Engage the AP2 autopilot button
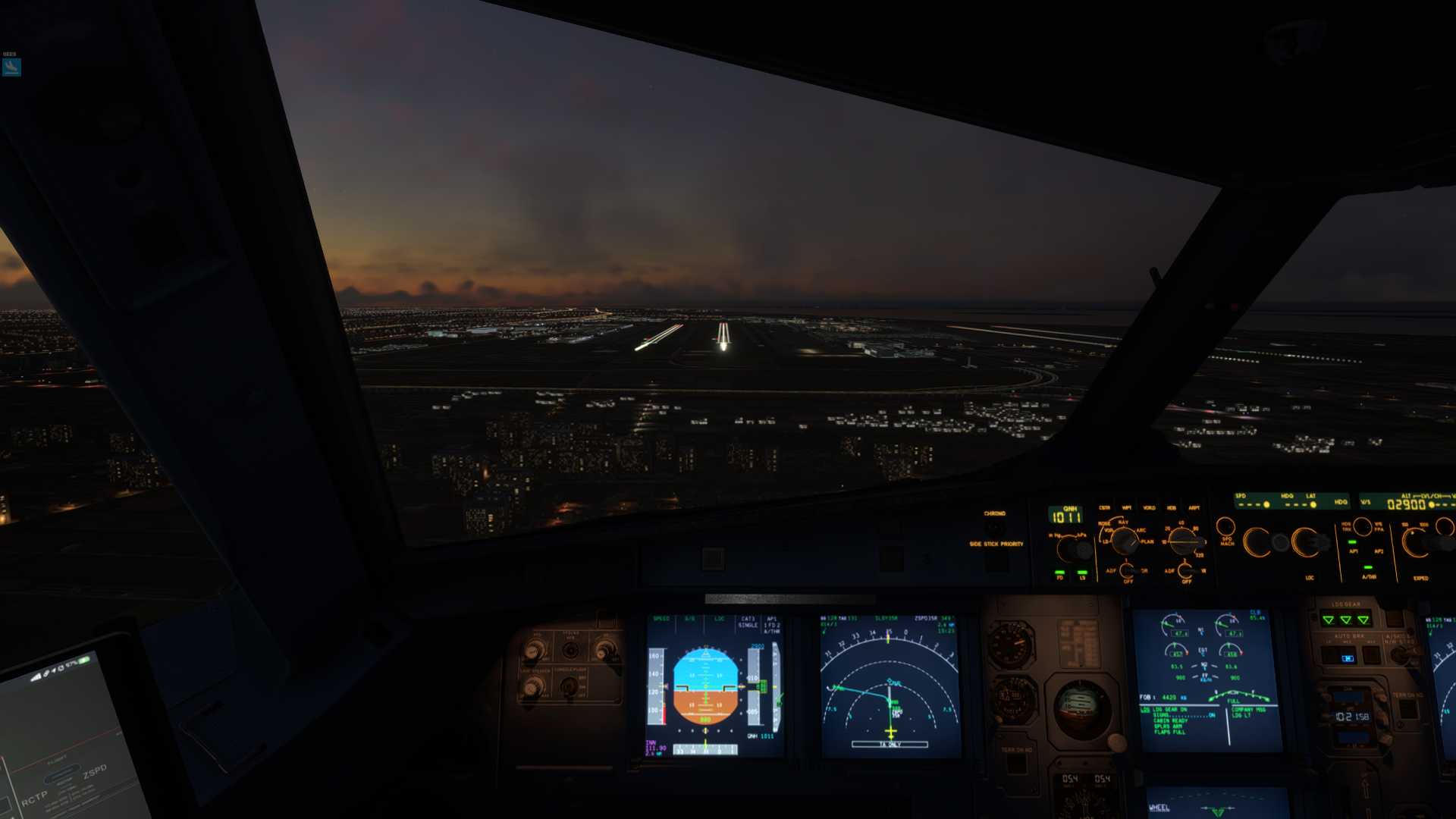The width and height of the screenshot is (1456, 819). pos(1379,543)
